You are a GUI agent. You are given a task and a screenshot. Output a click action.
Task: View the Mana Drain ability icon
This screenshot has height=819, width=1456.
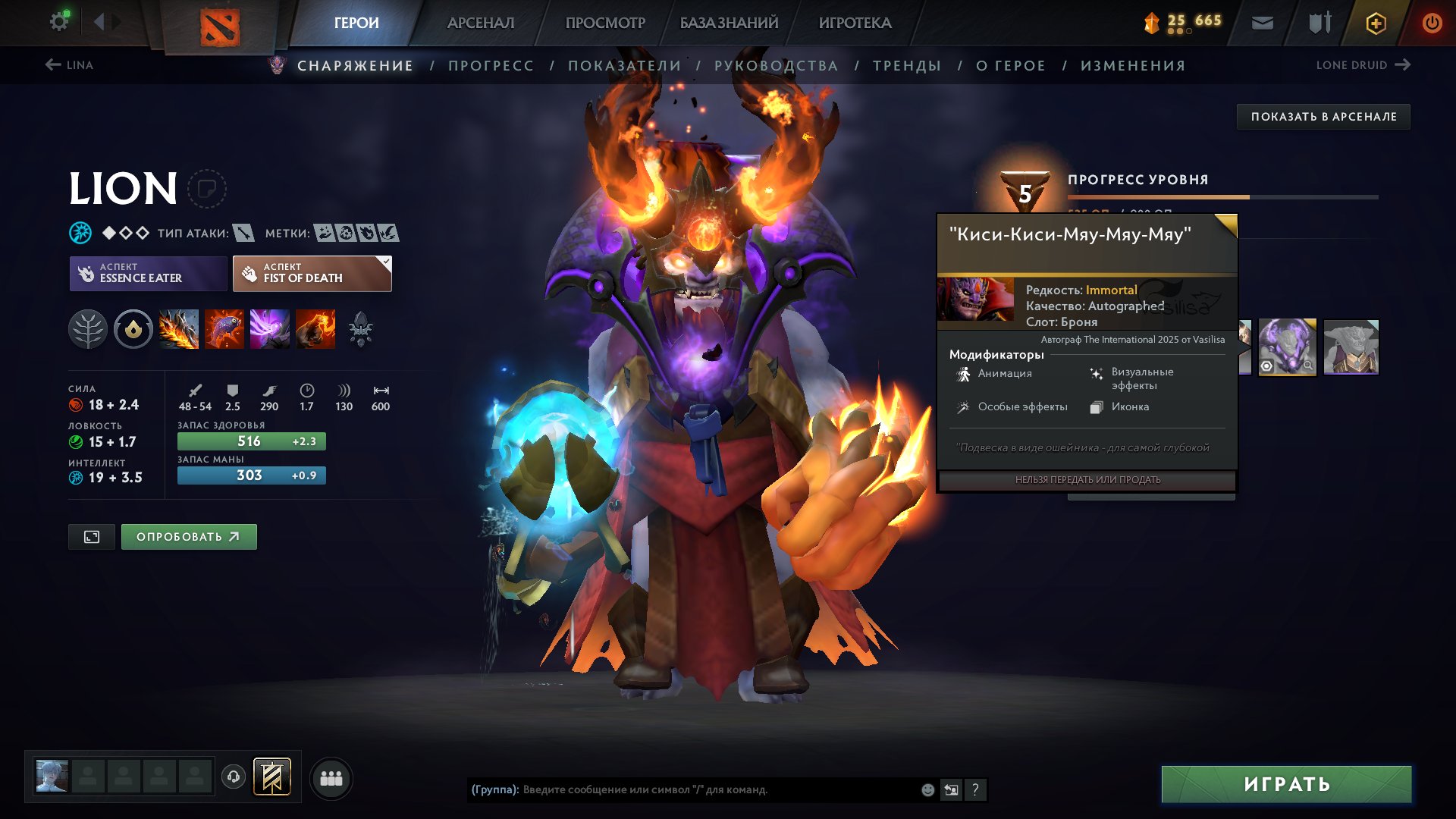(270, 329)
